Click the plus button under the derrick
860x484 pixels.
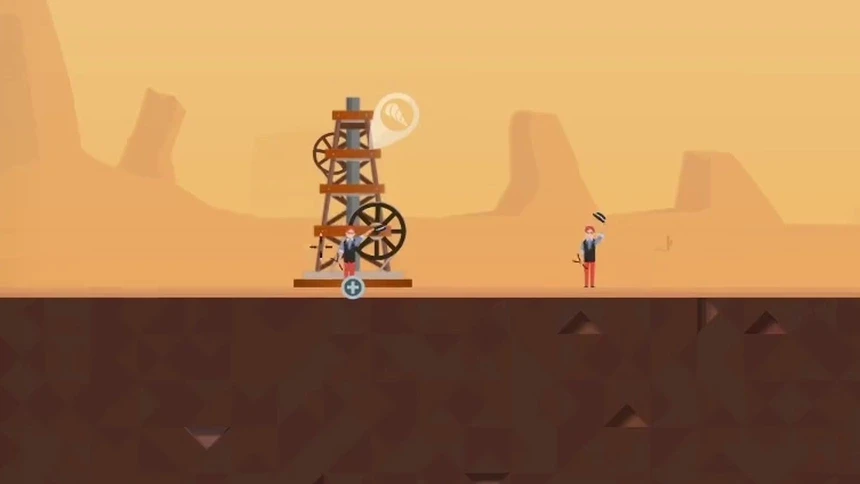352,288
